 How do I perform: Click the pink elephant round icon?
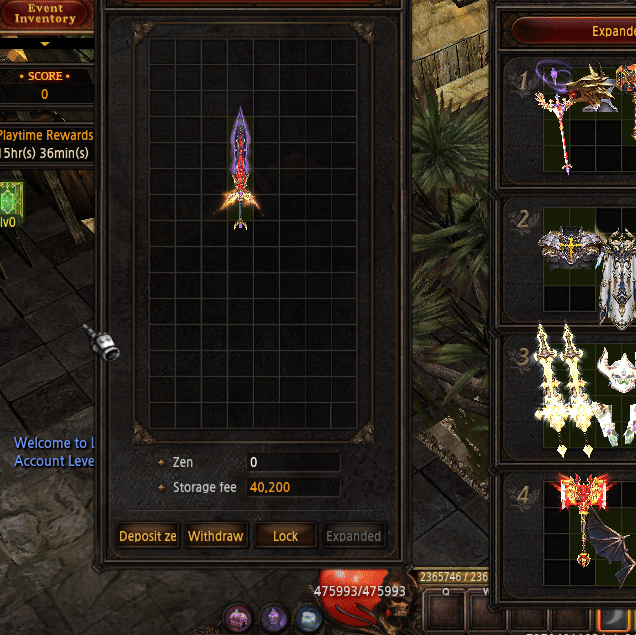[x=238, y=617]
